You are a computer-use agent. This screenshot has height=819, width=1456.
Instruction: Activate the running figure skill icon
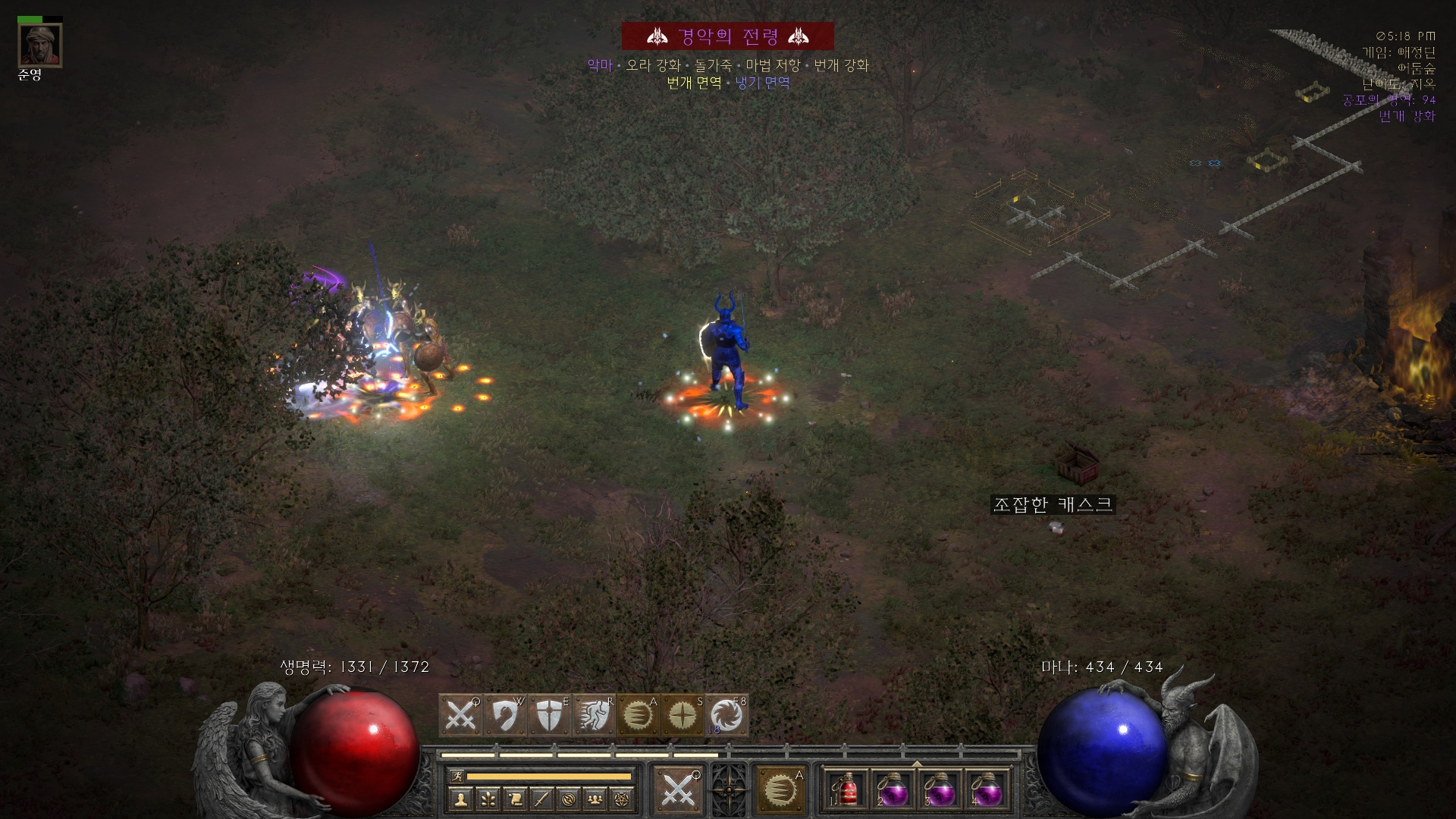[x=594, y=715]
